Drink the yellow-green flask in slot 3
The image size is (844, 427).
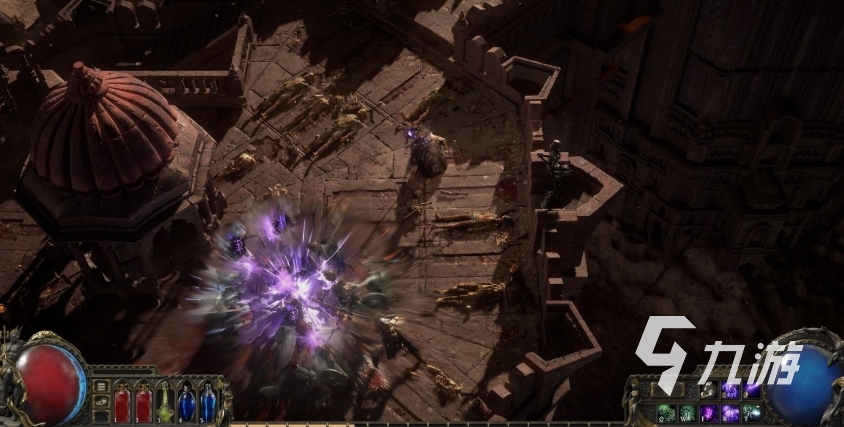[x=166, y=404]
